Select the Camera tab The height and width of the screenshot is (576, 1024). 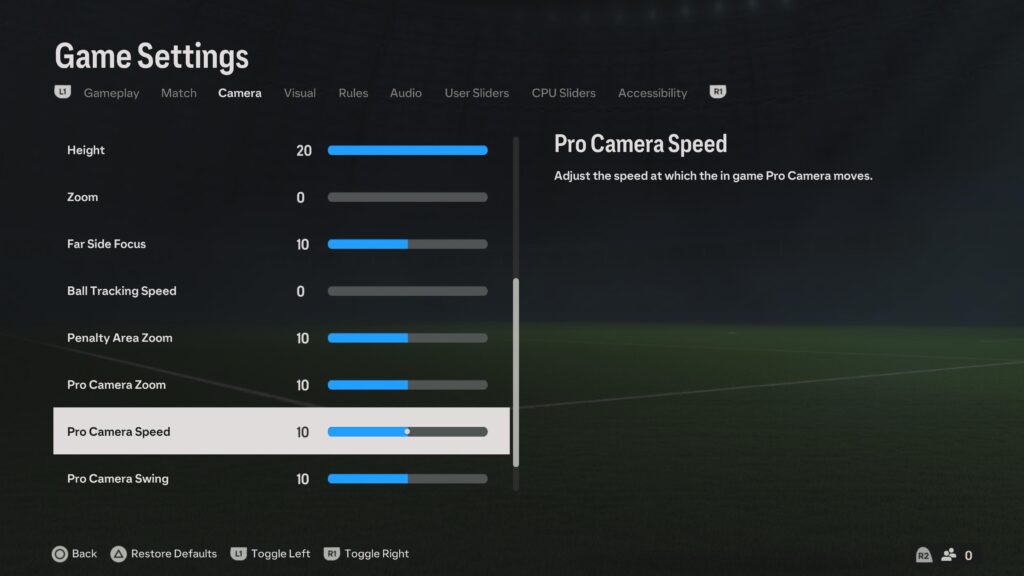coord(240,93)
